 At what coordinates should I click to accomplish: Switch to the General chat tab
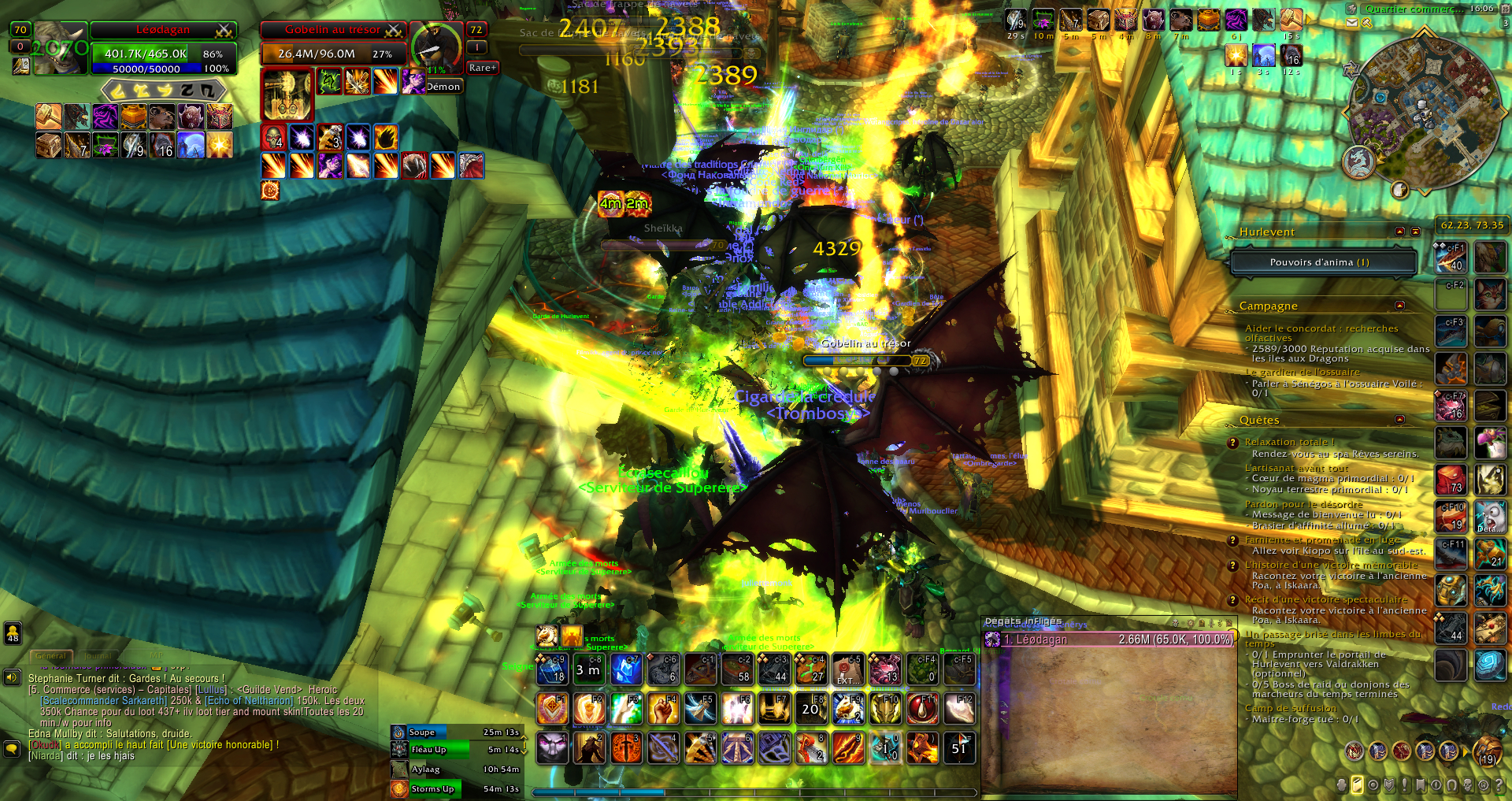click(x=51, y=655)
